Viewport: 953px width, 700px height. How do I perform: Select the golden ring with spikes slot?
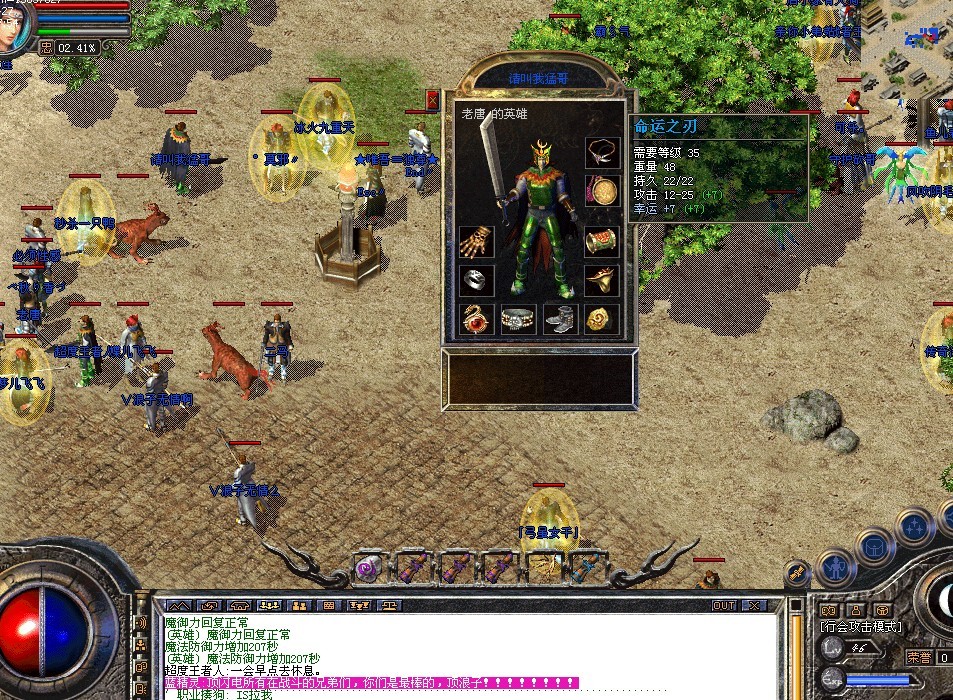(602, 280)
